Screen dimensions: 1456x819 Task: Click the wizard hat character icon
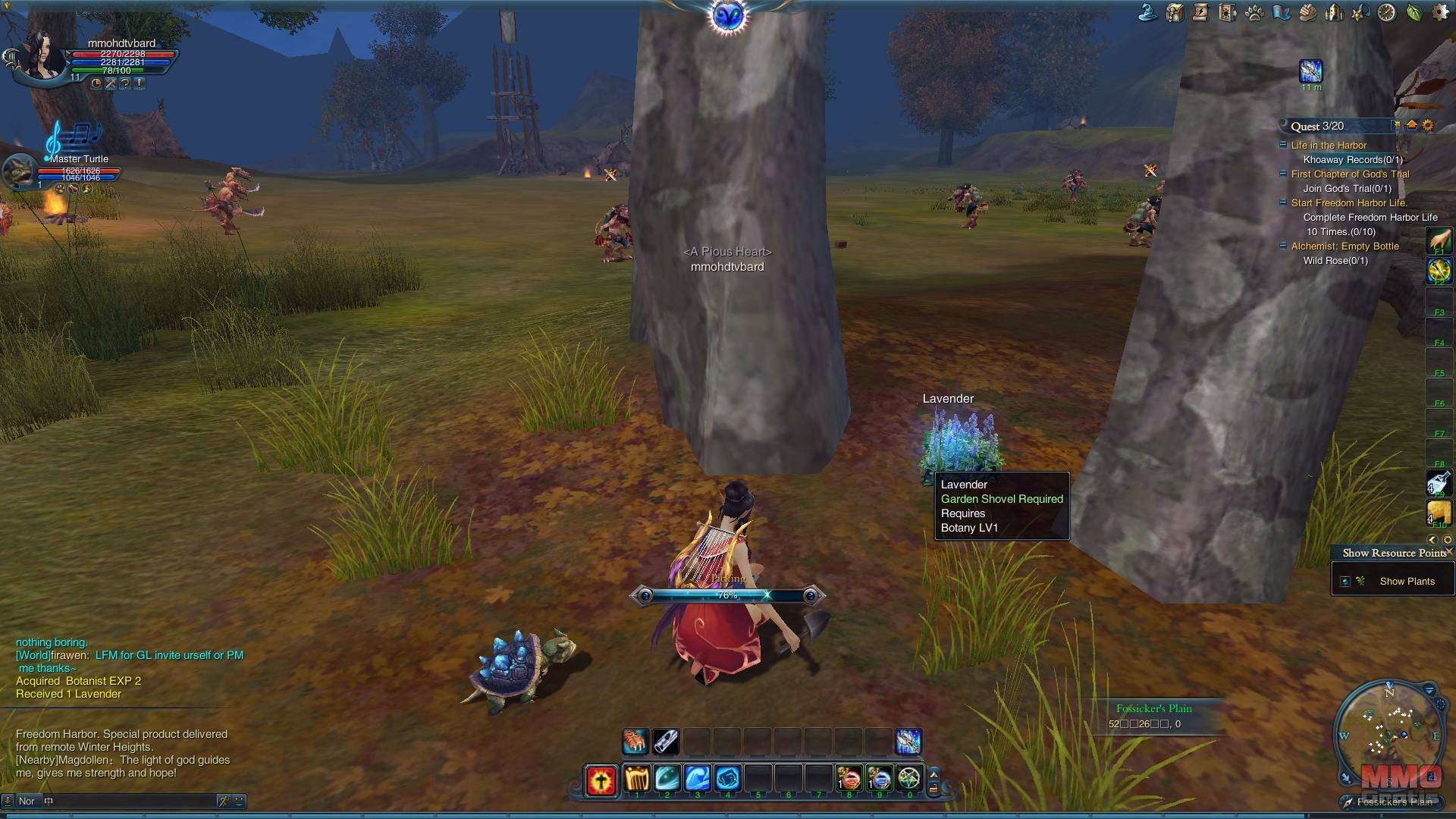[1147, 12]
